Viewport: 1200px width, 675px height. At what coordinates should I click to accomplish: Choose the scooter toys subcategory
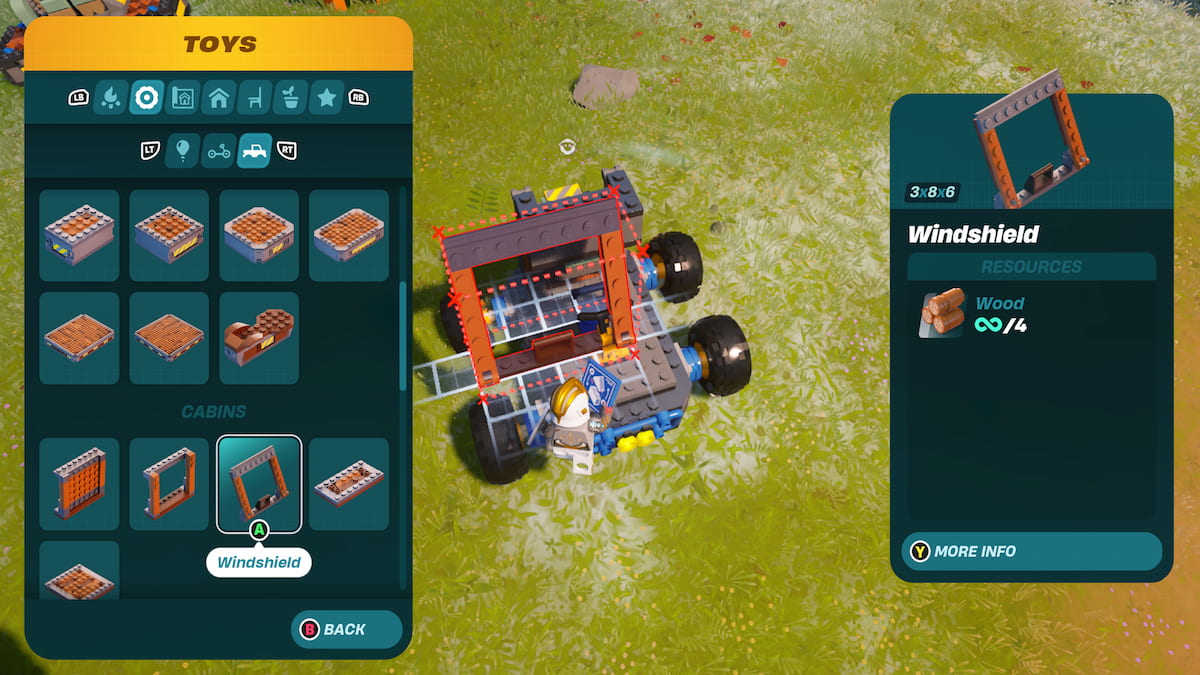(218, 151)
